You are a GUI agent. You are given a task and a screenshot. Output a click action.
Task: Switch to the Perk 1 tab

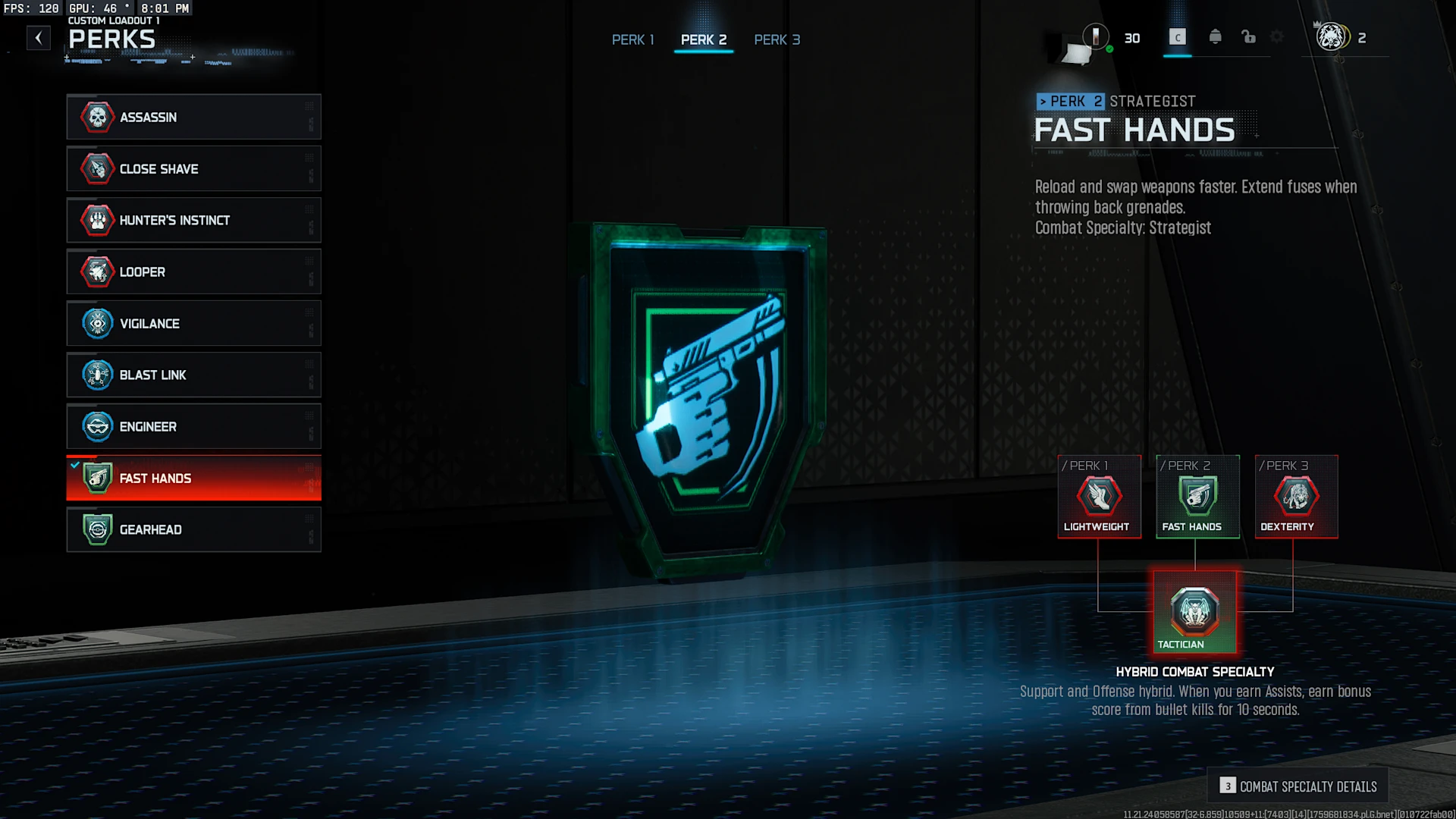[632, 39]
